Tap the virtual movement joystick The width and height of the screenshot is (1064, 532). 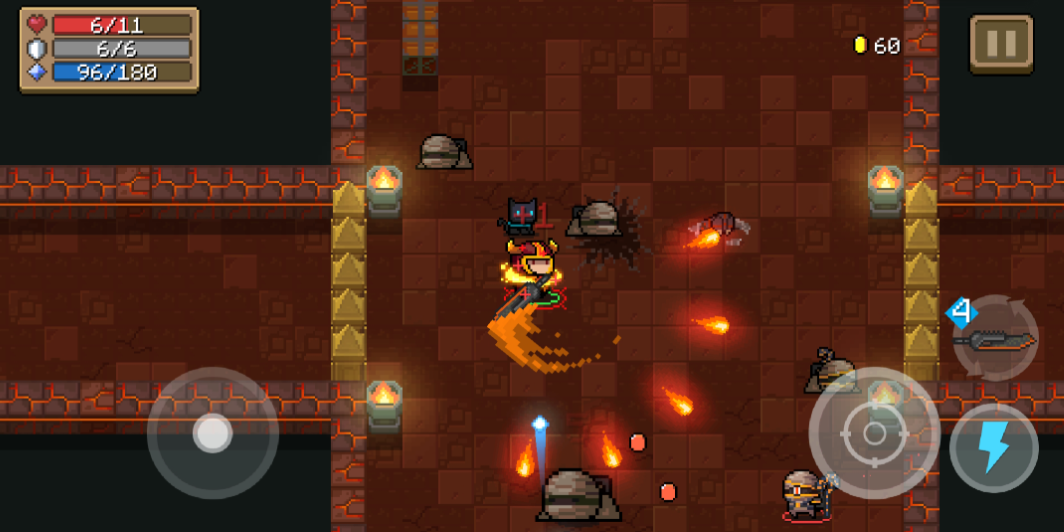coord(212,433)
